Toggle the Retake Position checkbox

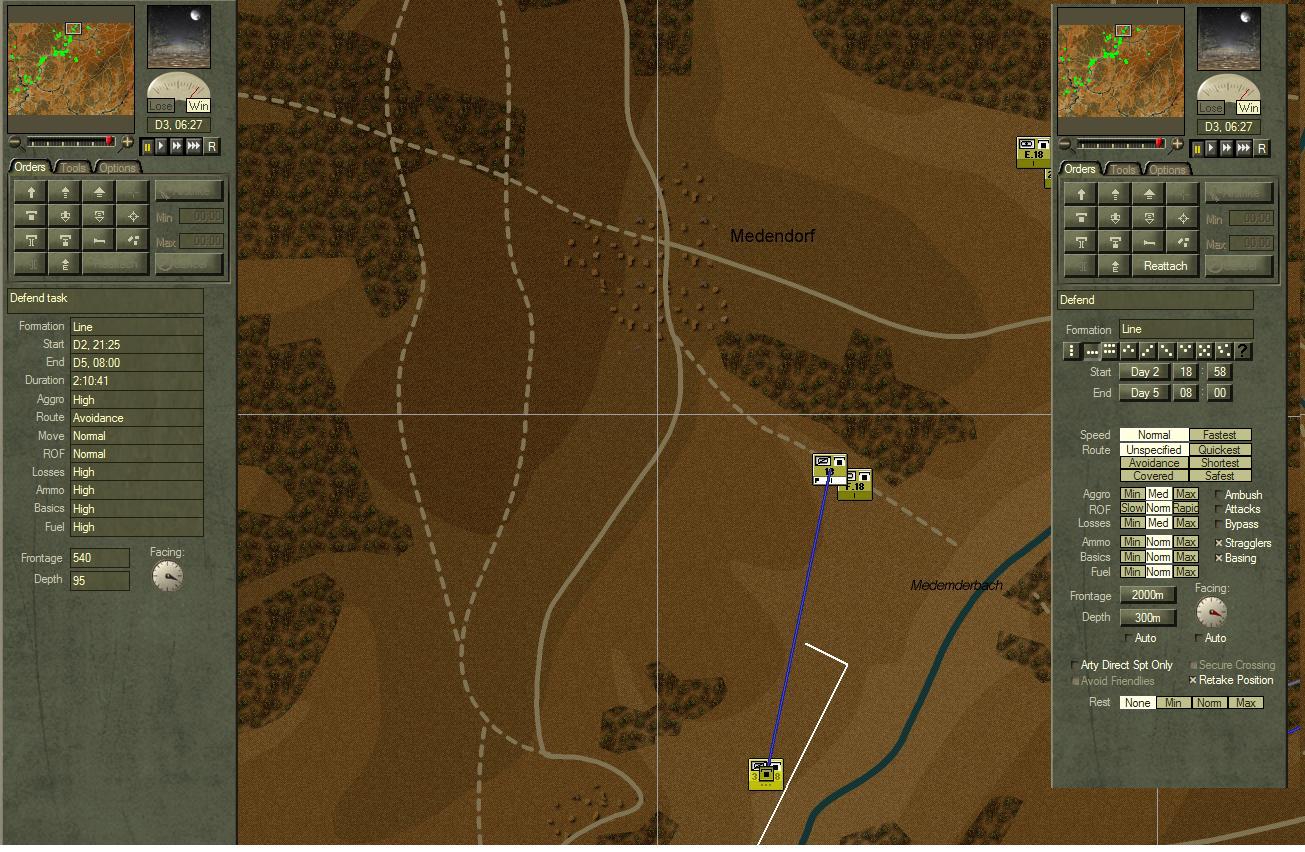[1192, 680]
